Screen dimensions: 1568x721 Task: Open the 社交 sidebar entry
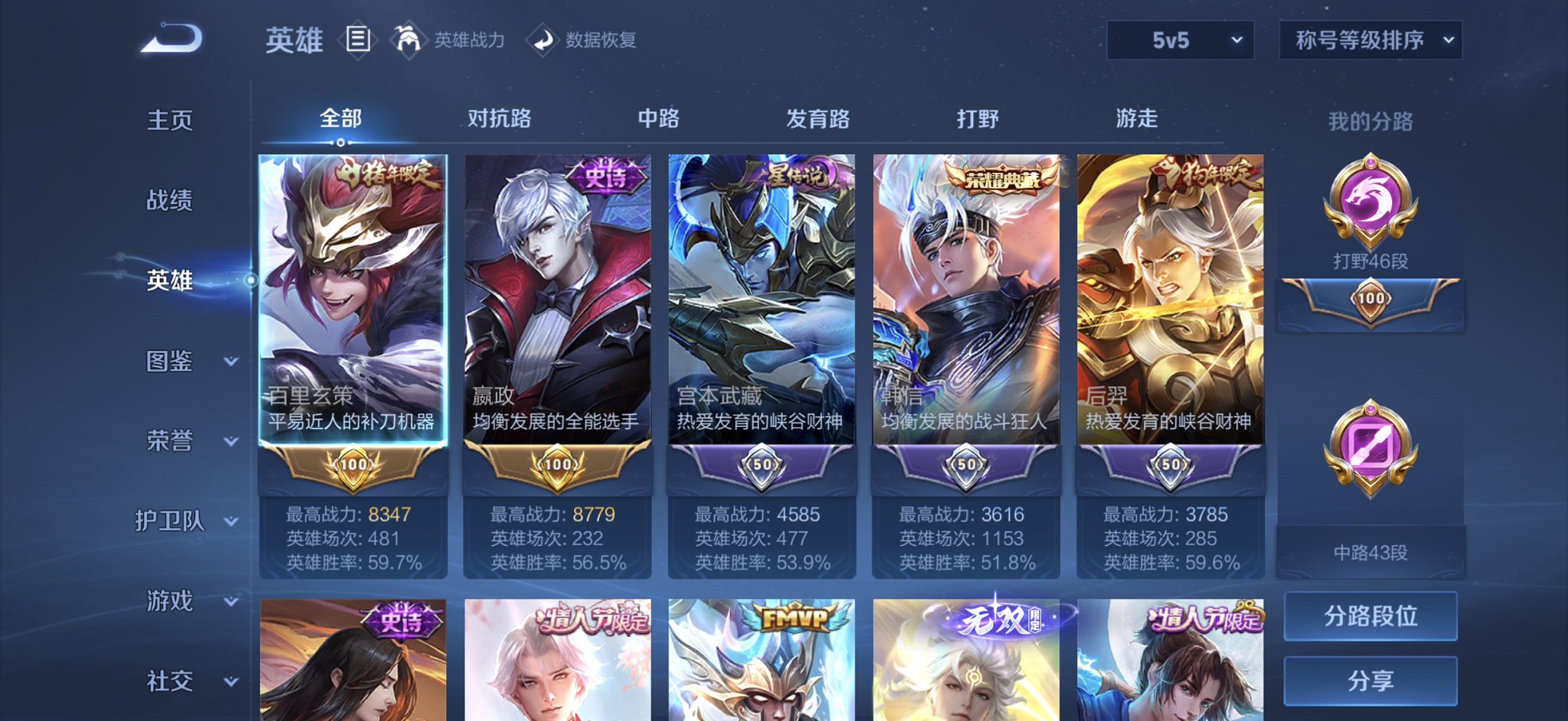(169, 680)
